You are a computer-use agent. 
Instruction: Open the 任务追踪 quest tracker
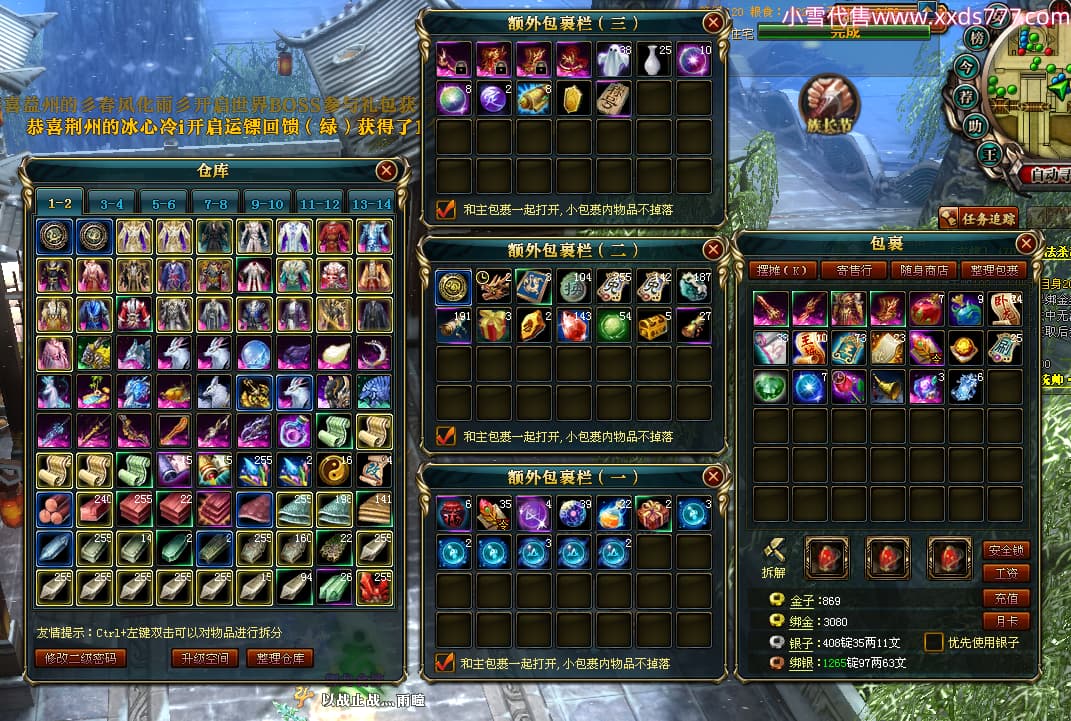coord(978,218)
